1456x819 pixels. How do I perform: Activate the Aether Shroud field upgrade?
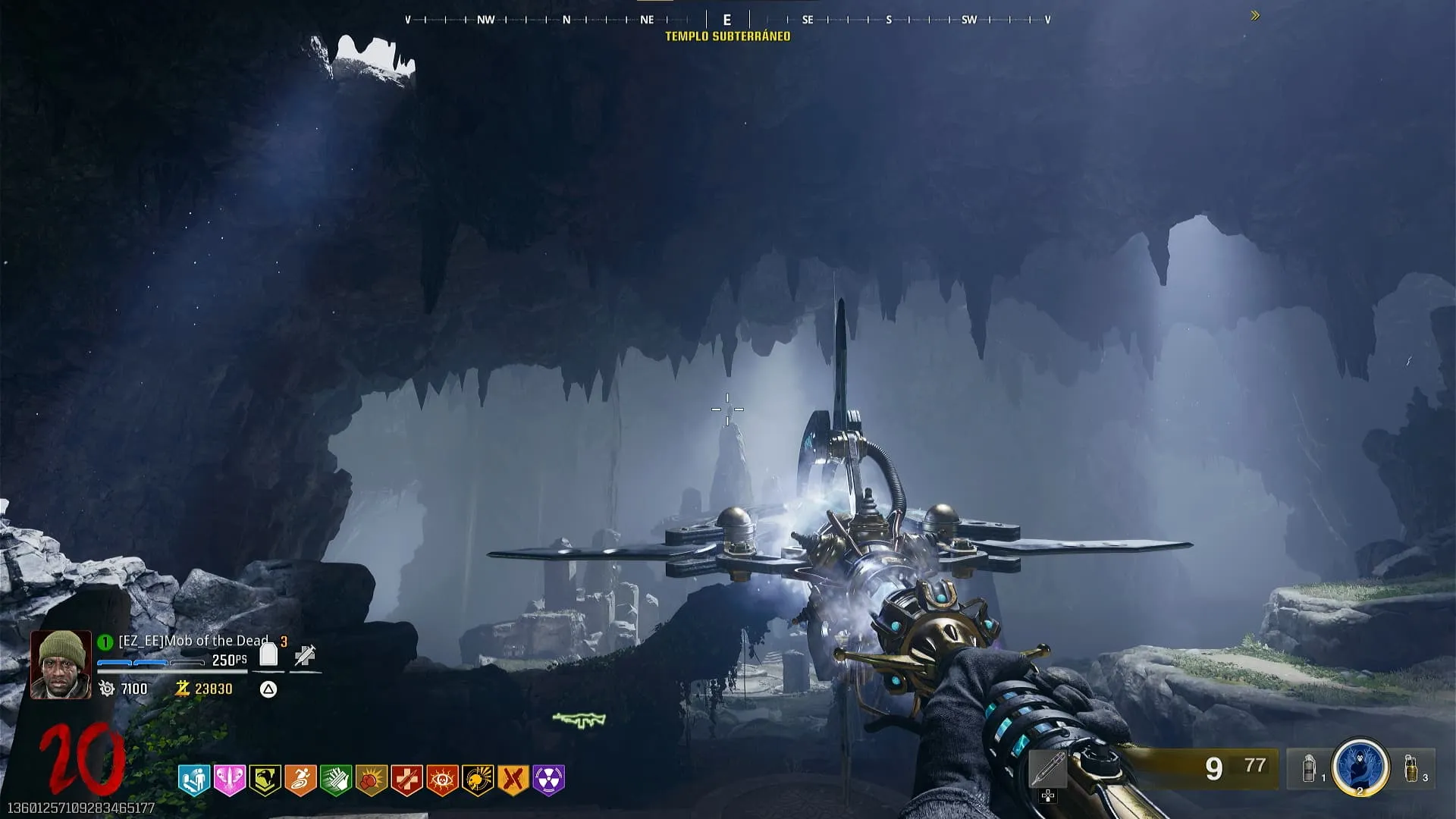point(1360,767)
